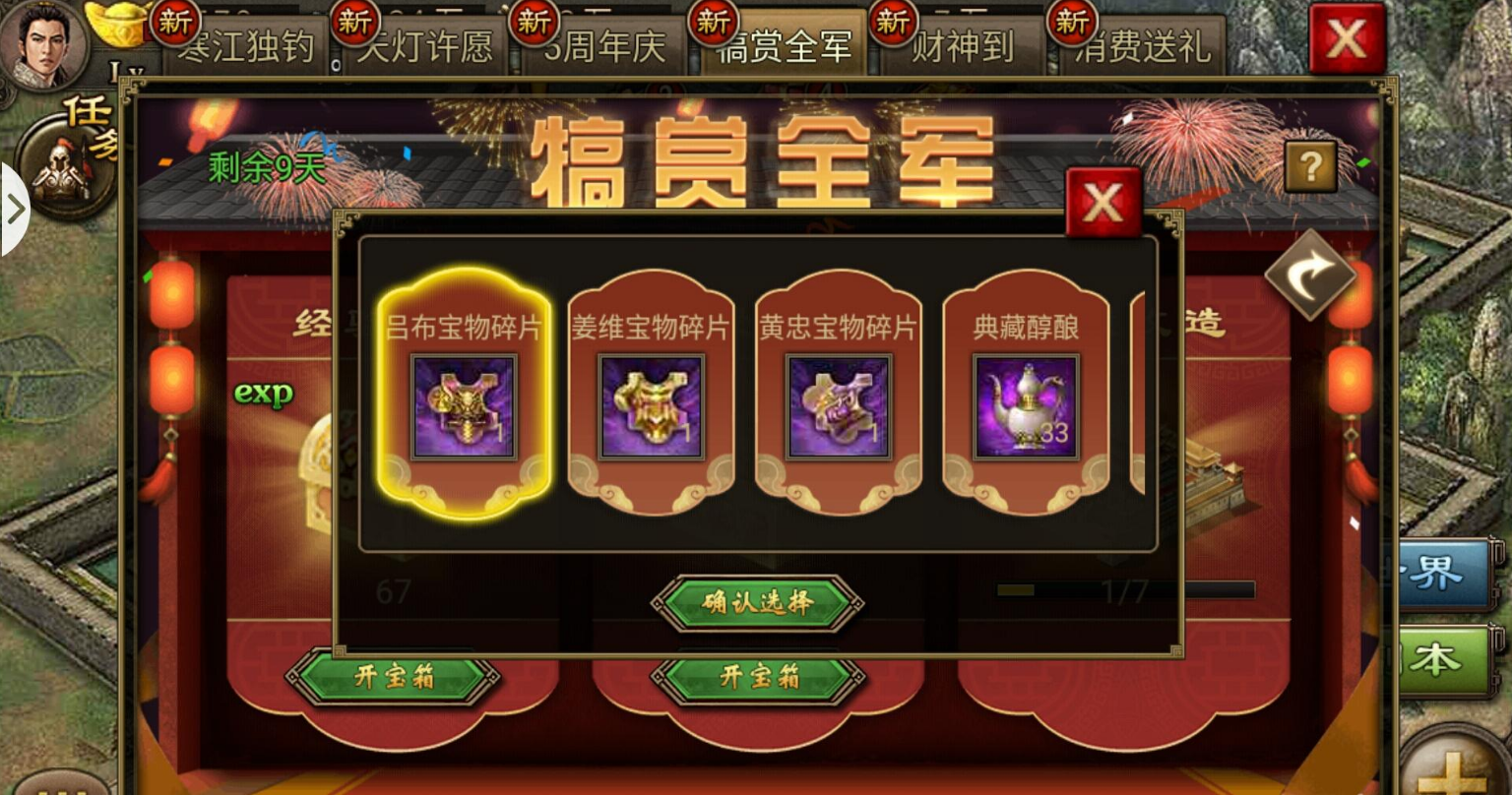Select the 黄忠宝物碎片 item
Image resolution: width=1512 pixels, height=795 pixels.
[838, 406]
